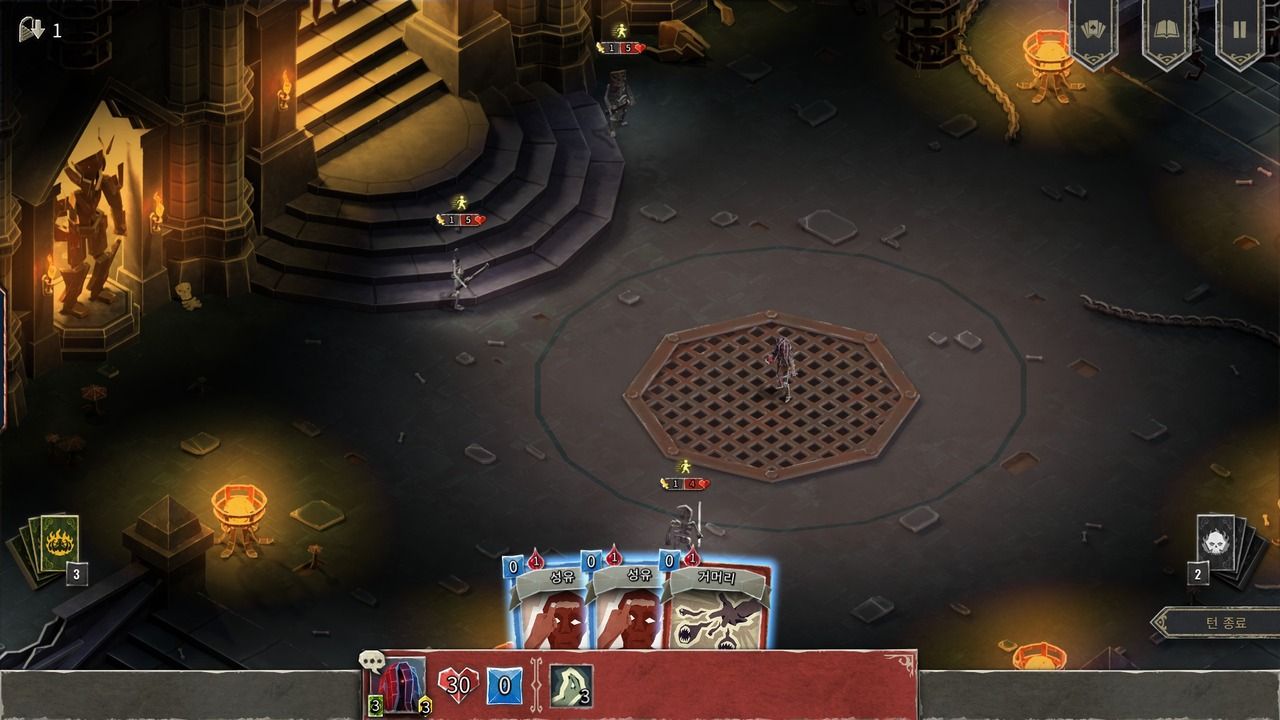Select the 거머리 card in hand
Viewport: 1280px width, 720px height.
720,610
